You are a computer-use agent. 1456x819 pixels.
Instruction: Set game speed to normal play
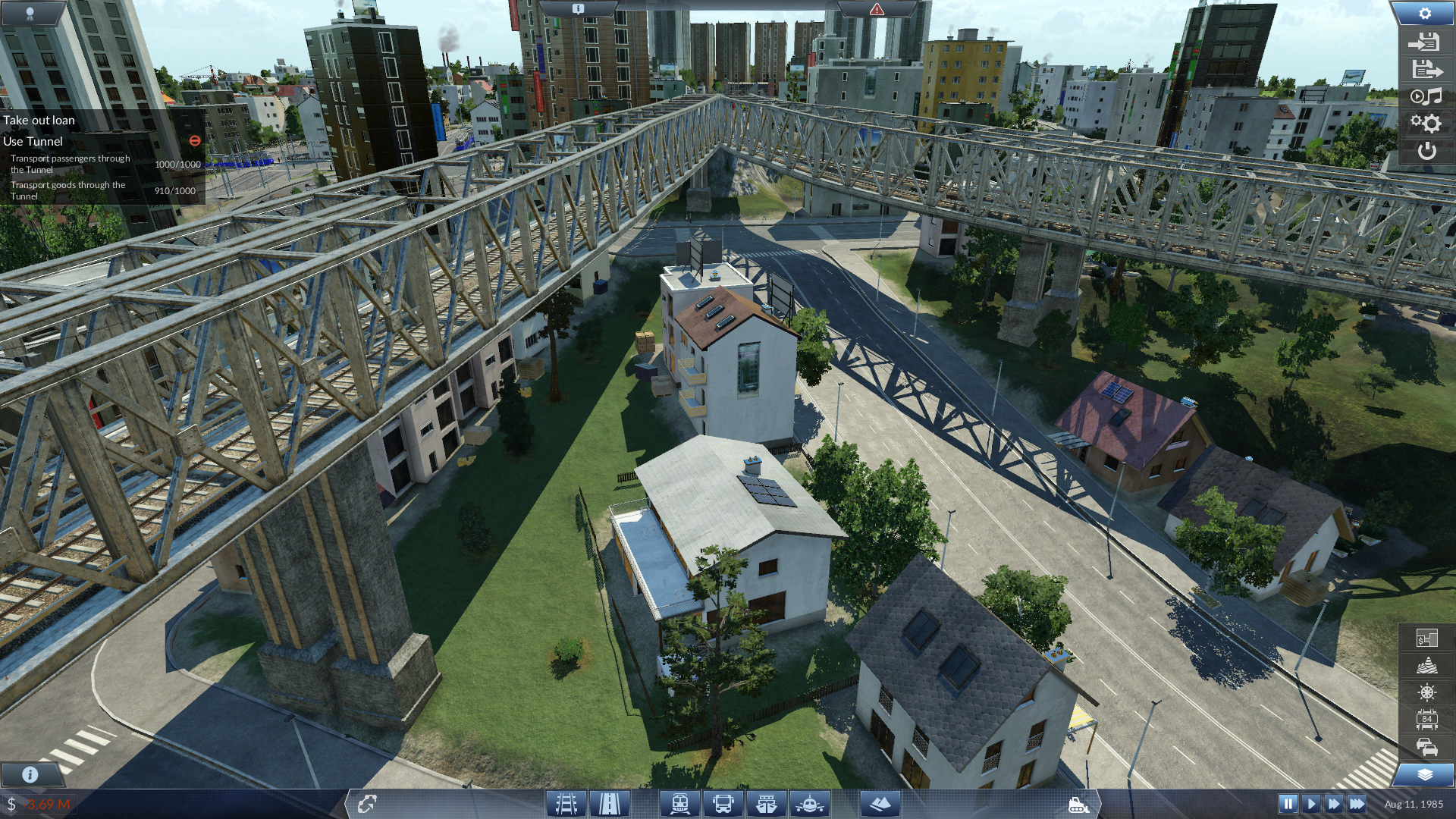1311,804
